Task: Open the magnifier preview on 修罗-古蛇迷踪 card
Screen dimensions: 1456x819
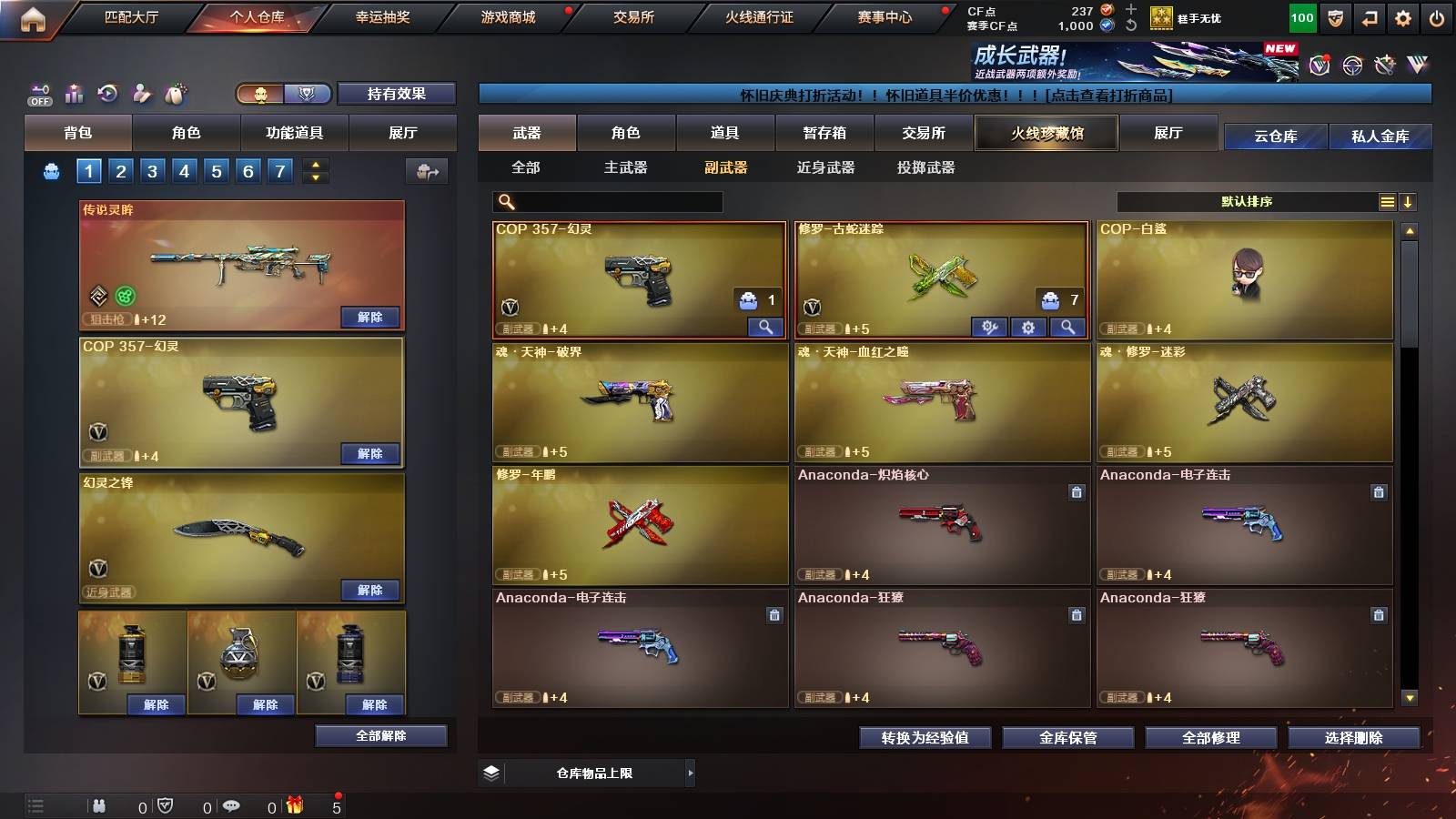Action: coord(1068,326)
